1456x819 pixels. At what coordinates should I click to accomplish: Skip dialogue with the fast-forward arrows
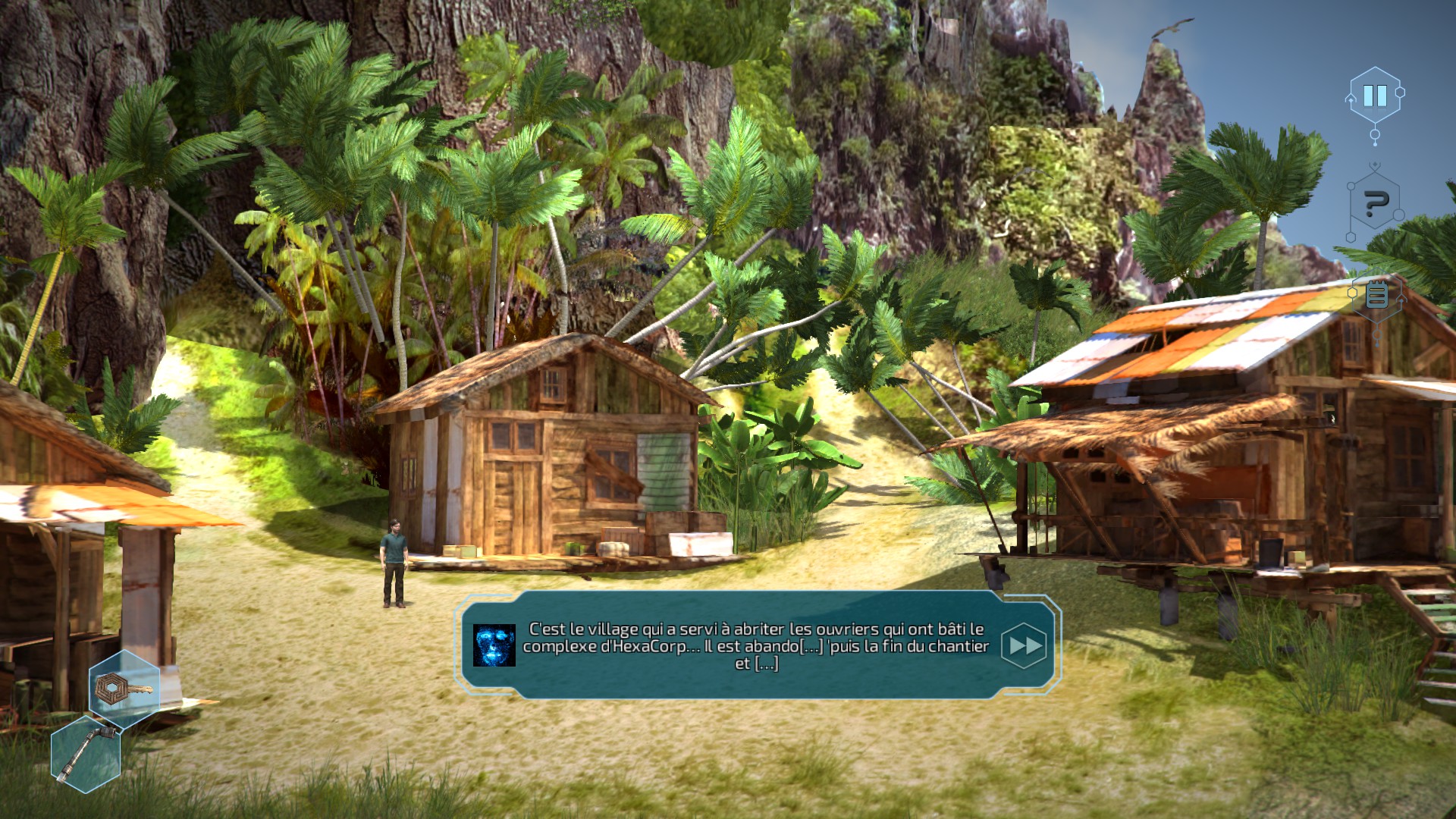point(1024,646)
